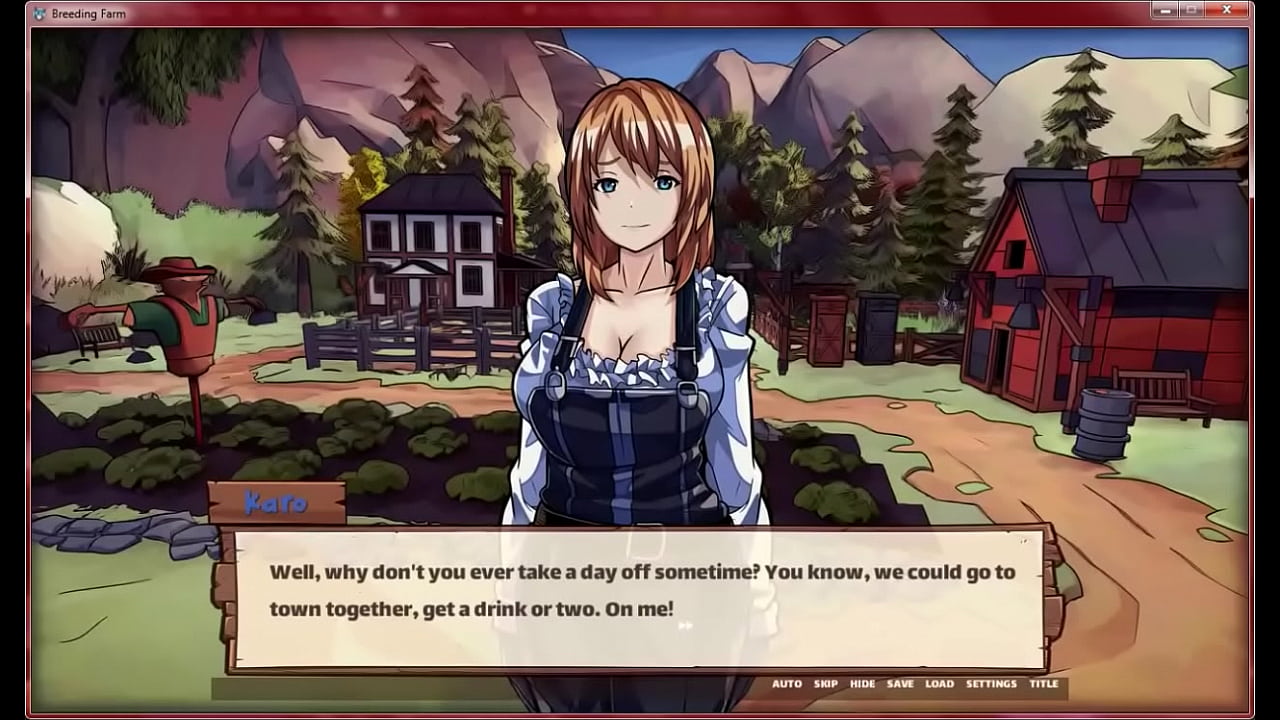
Task: Minimize the Breeding Farm window
Action: click(x=1166, y=10)
